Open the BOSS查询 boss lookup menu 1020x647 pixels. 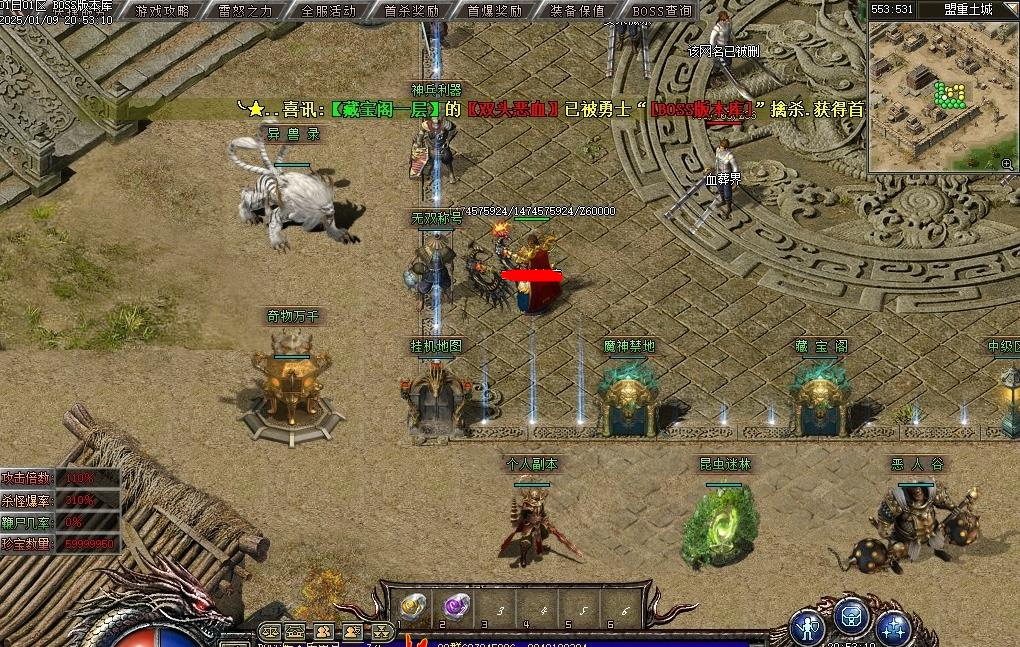pyautogui.click(x=661, y=11)
